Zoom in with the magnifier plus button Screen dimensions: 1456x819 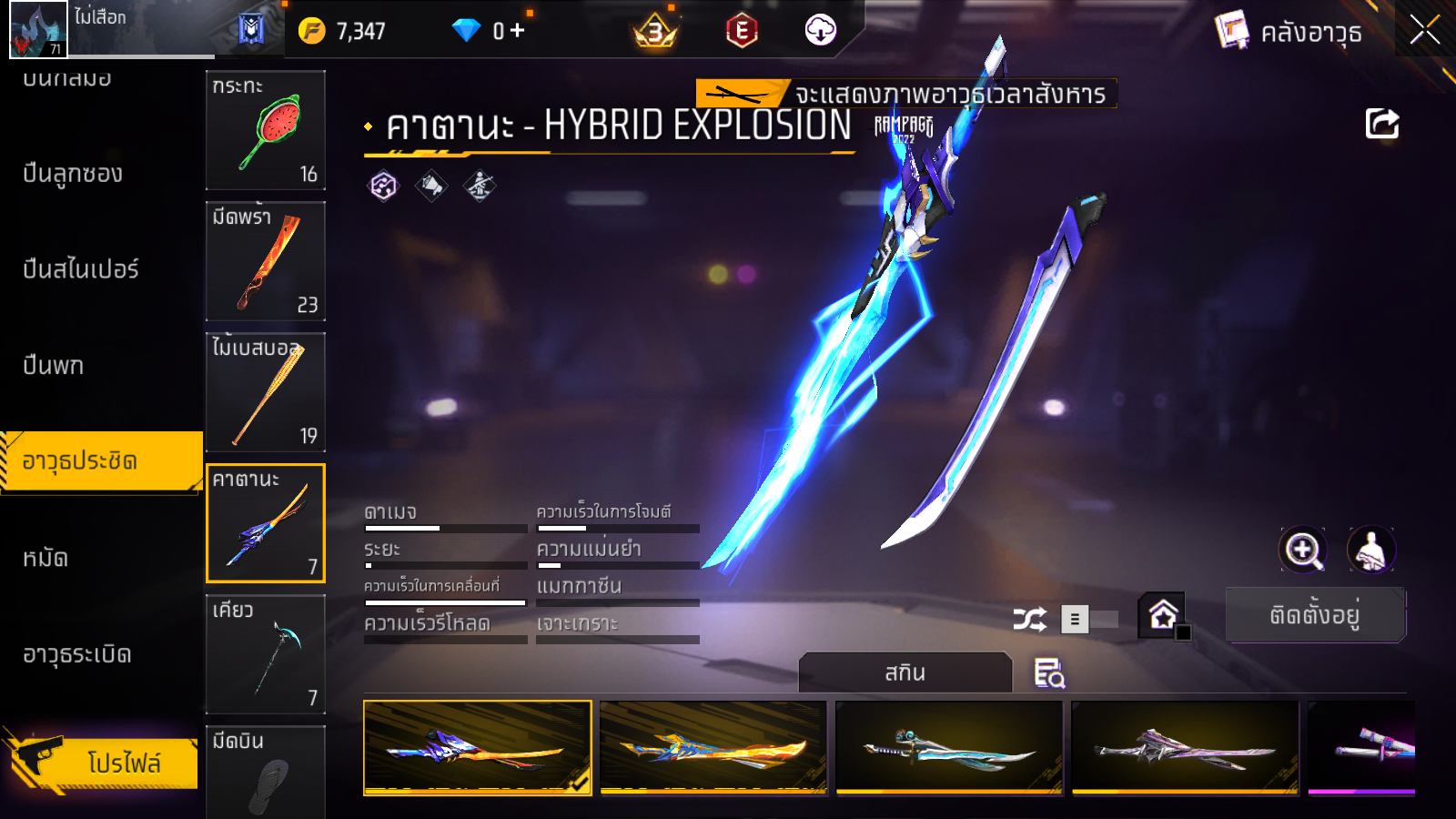pos(1303,550)
